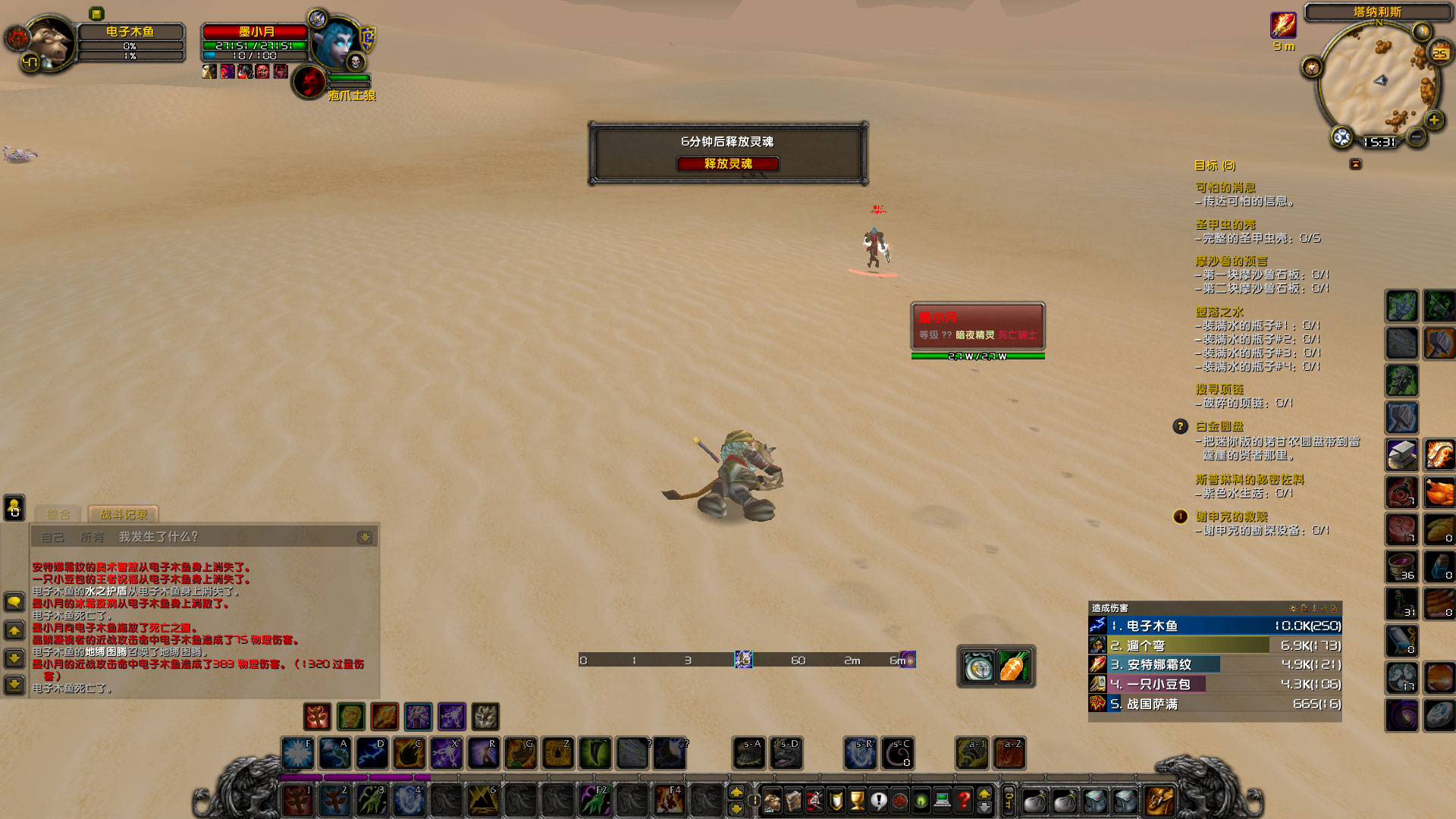This screenshot has width=1456, height=819.
Task: Open the gear settings icon on the damage meter
Action: (x=1294, y=607)
